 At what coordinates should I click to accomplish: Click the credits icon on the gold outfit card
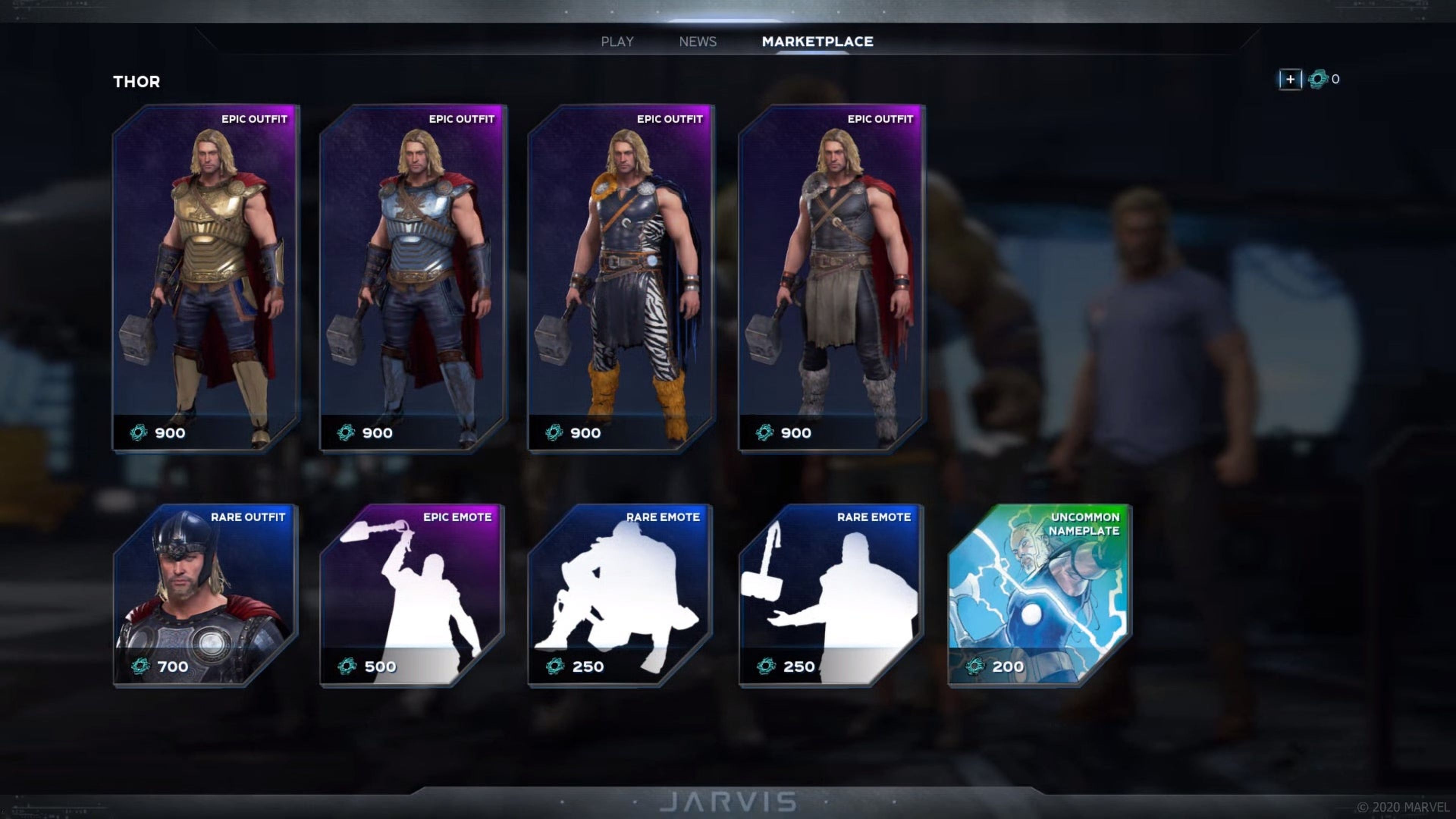138,432
